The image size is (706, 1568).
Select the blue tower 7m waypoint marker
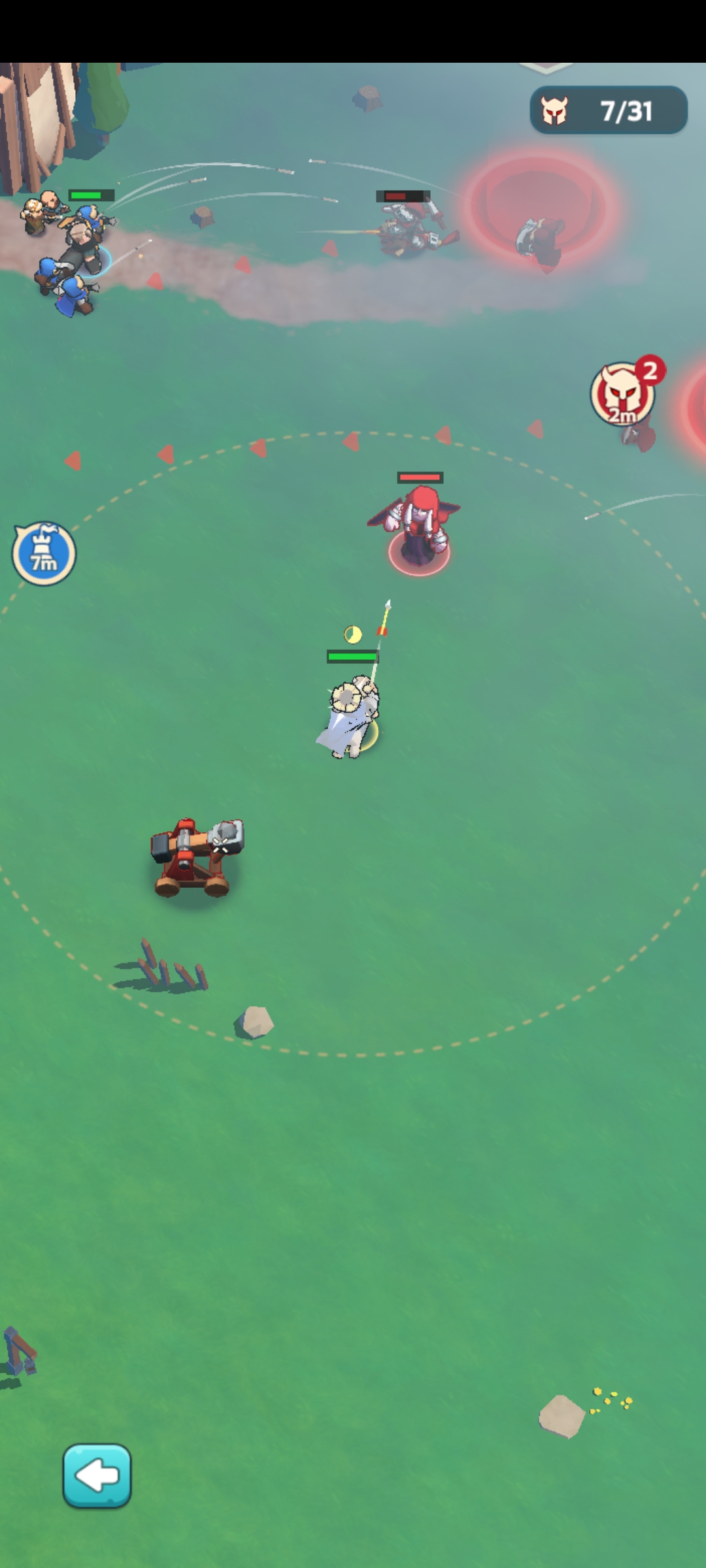[x=44, y=554]
